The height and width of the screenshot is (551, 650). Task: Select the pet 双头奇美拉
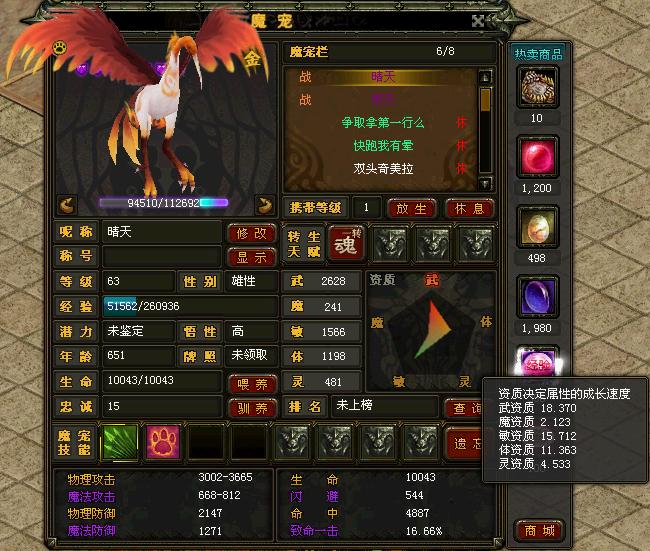(383, 169)
